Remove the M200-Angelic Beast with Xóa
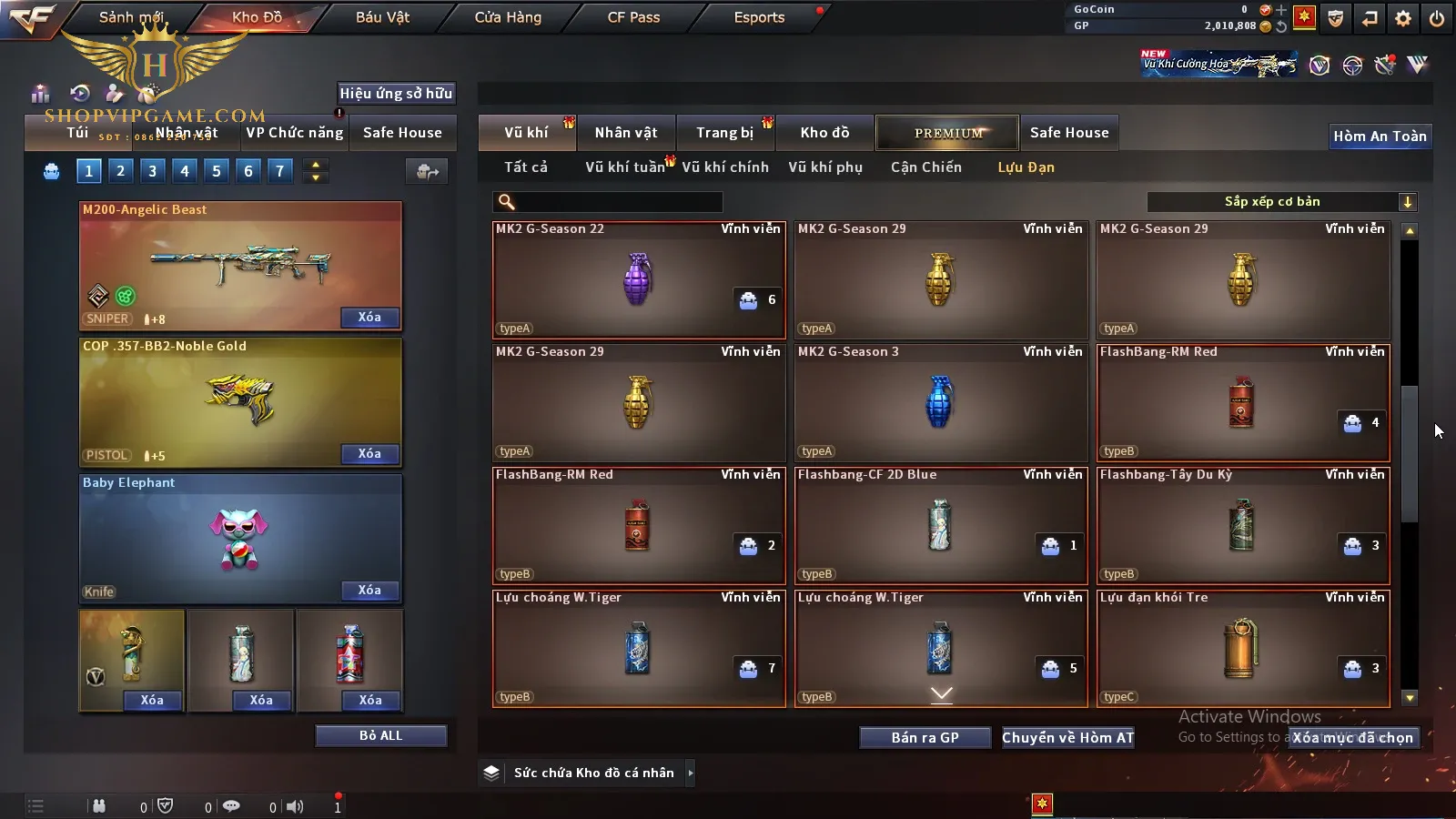Image resolution: width=1456 pixels, height=819 pixels. (369, 318)
